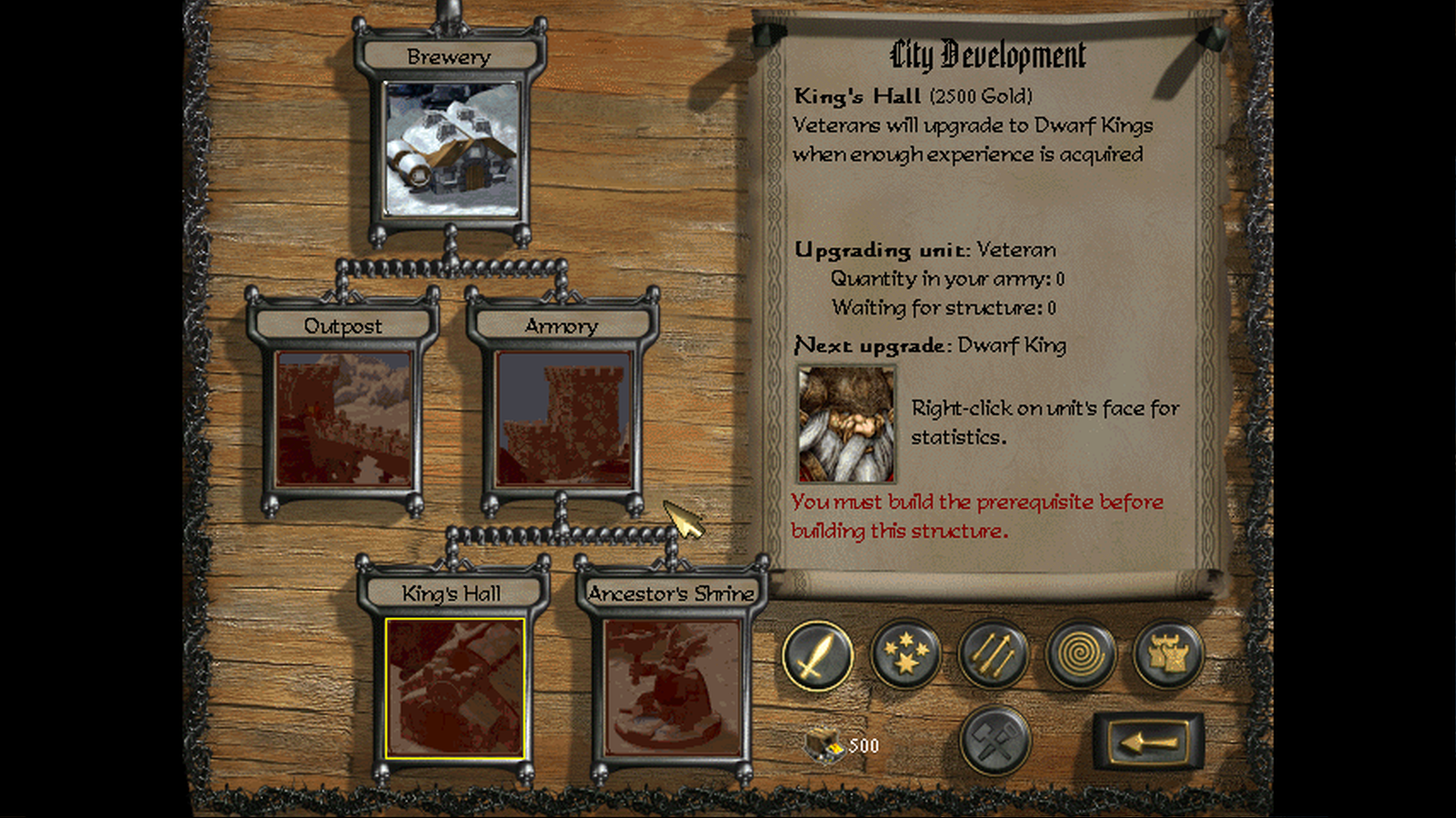Show the arrows category
This screenshot has width=1456, height=818.
tap(993, 654)
